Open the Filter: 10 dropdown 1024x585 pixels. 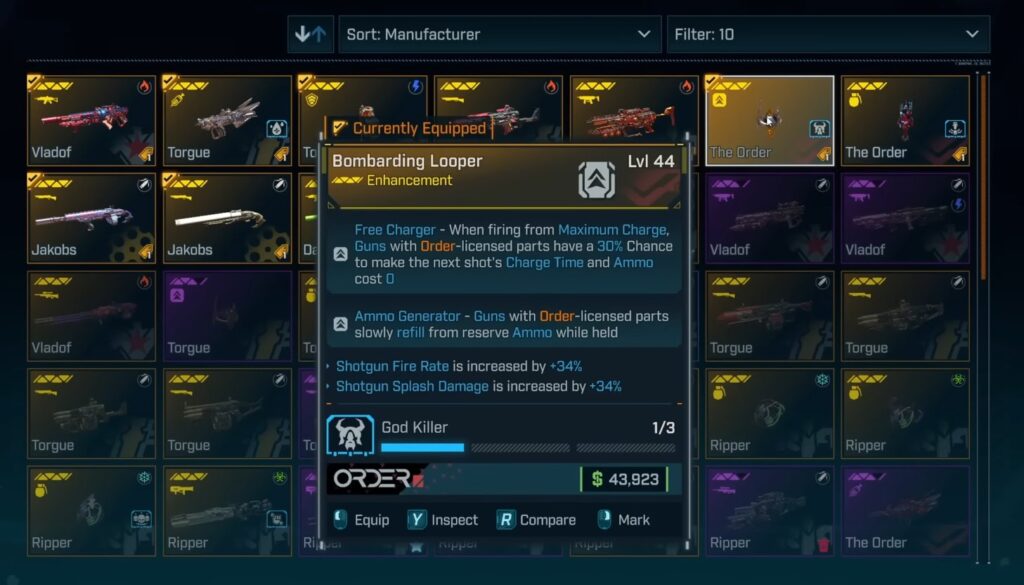[x=827, y=34]
